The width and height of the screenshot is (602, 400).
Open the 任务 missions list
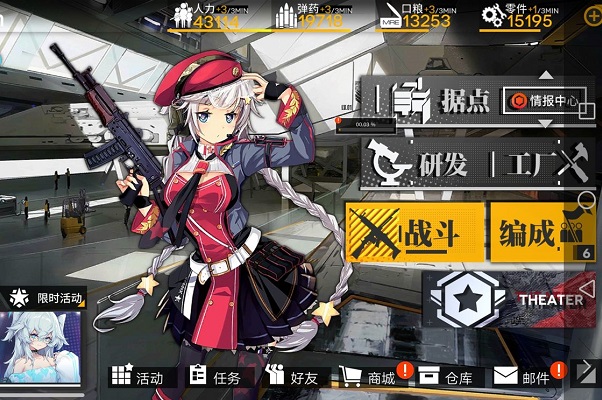point(215,378)
